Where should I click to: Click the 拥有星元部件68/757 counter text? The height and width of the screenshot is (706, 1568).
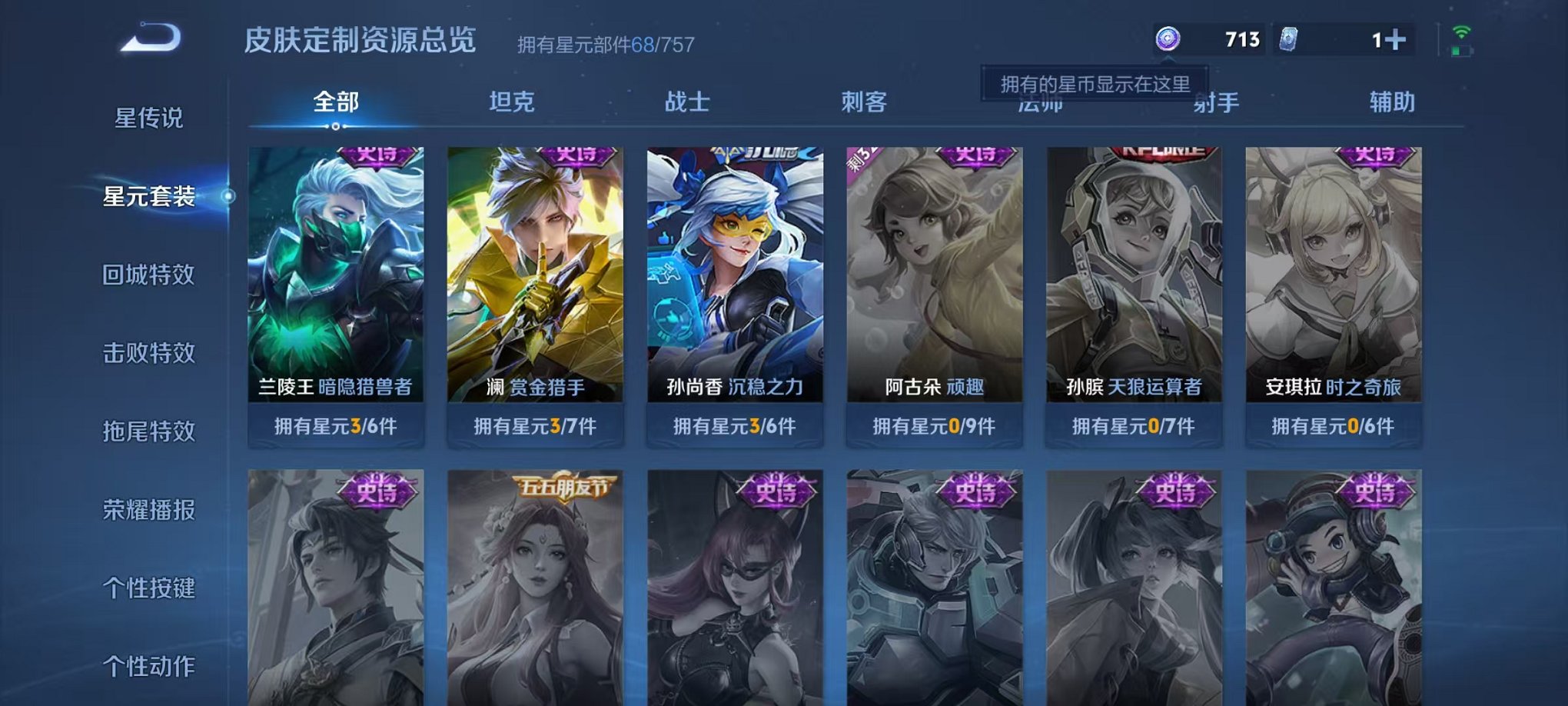[x=607, y=44]
